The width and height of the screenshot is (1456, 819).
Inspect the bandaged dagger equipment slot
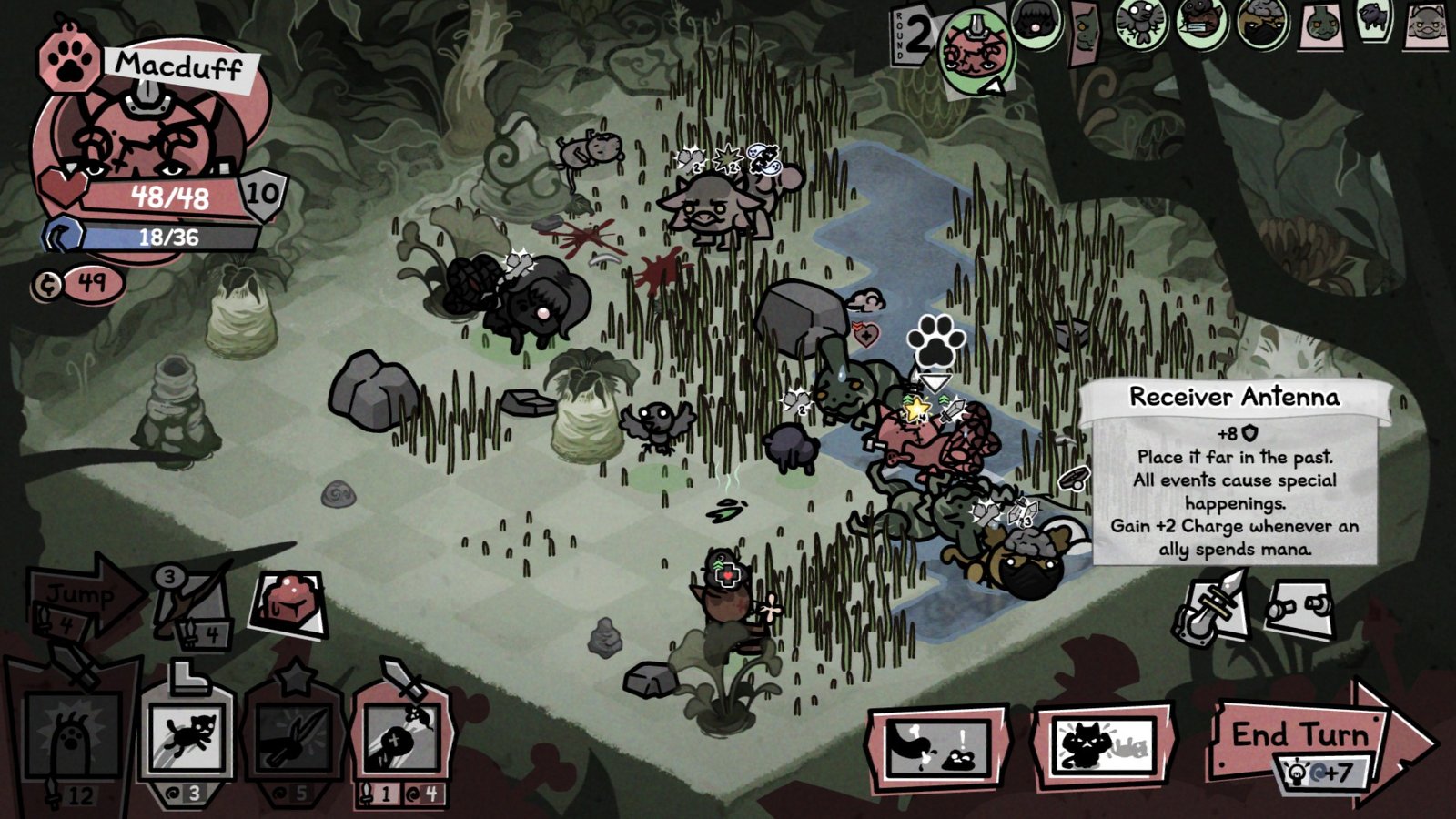[1210, 607]
